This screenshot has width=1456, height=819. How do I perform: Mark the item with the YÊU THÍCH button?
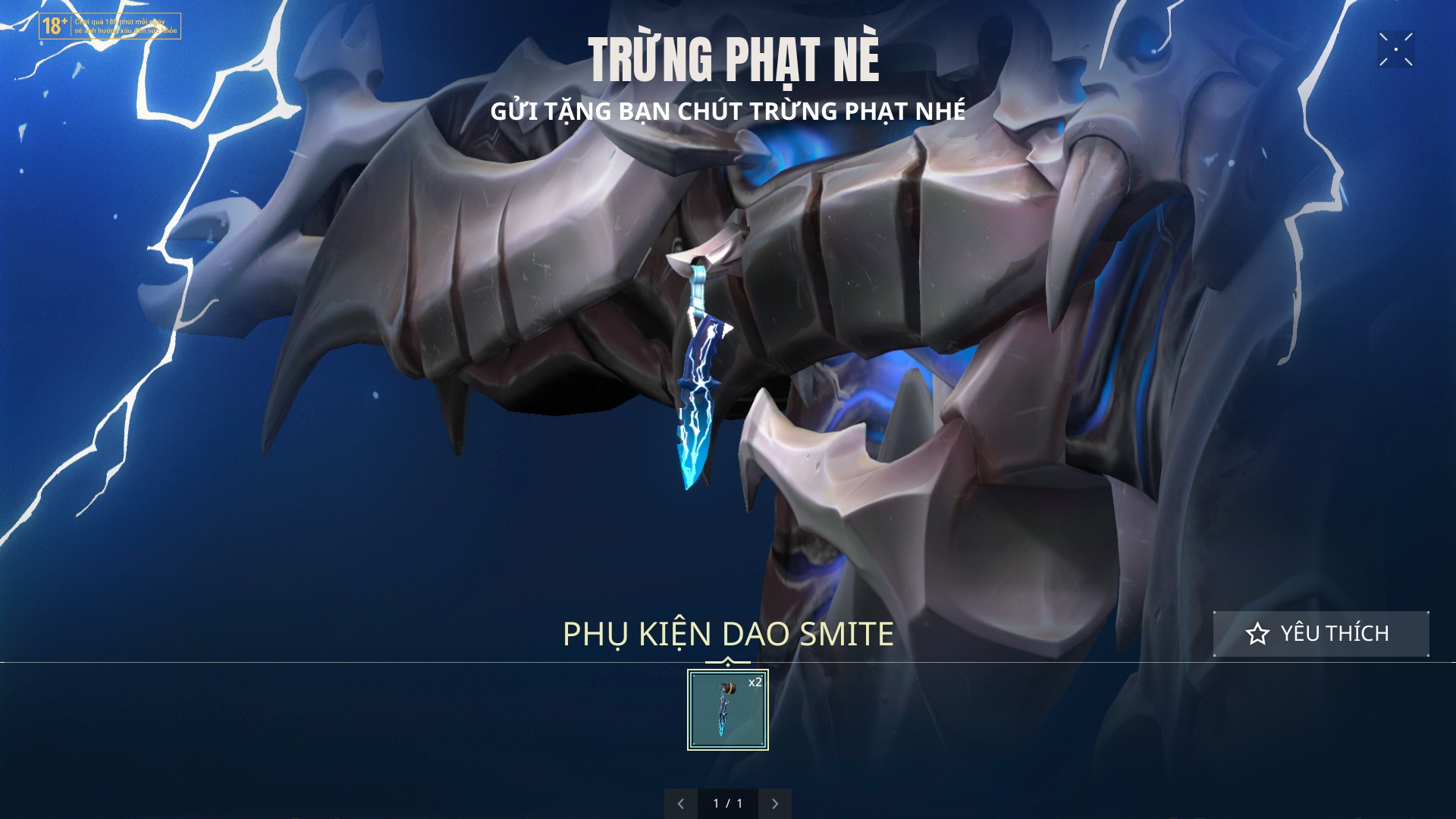point(1320,633)
